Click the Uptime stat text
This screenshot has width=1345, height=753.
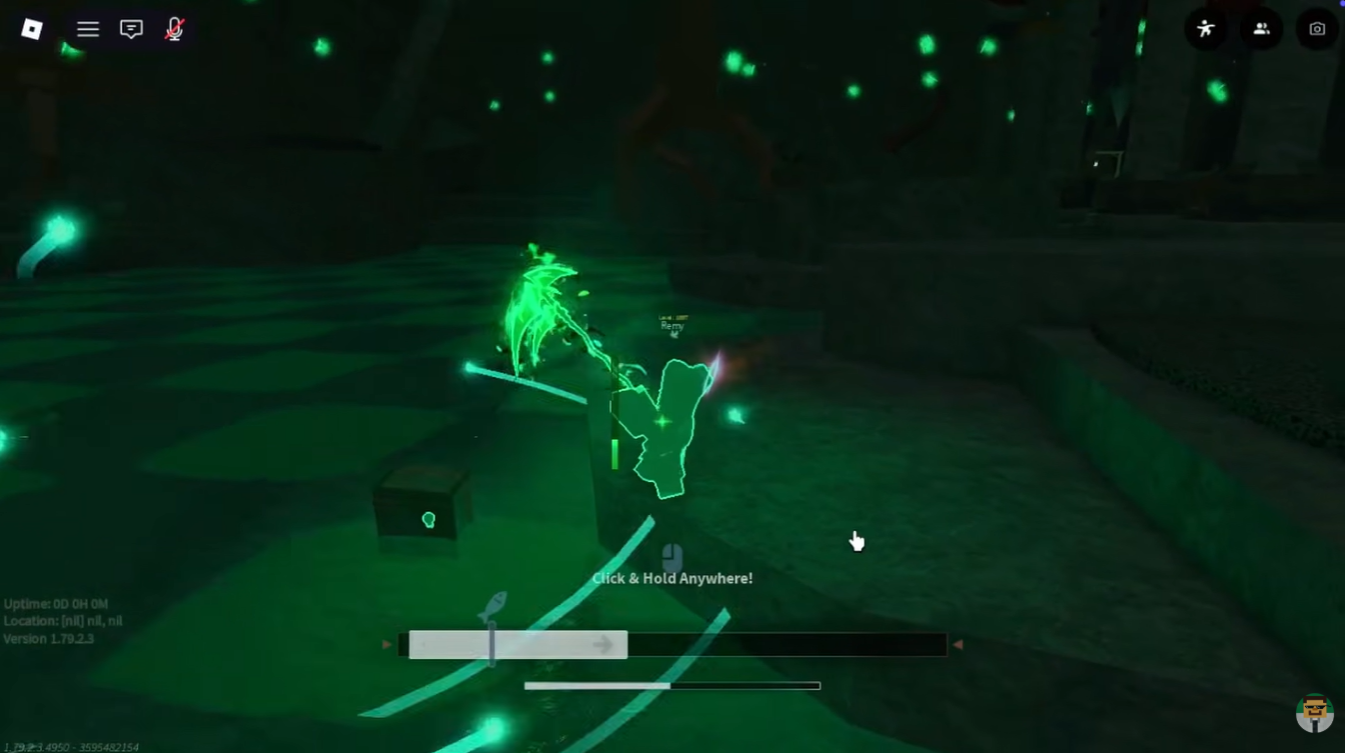click(x=55, y=604)
